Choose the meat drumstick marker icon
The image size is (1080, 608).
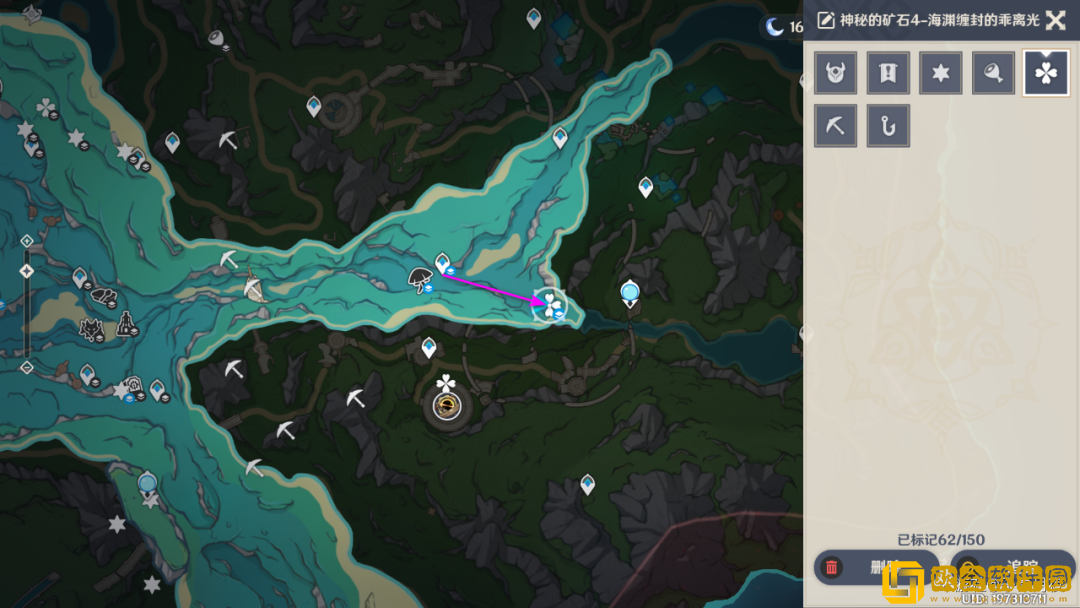(993, 73)
